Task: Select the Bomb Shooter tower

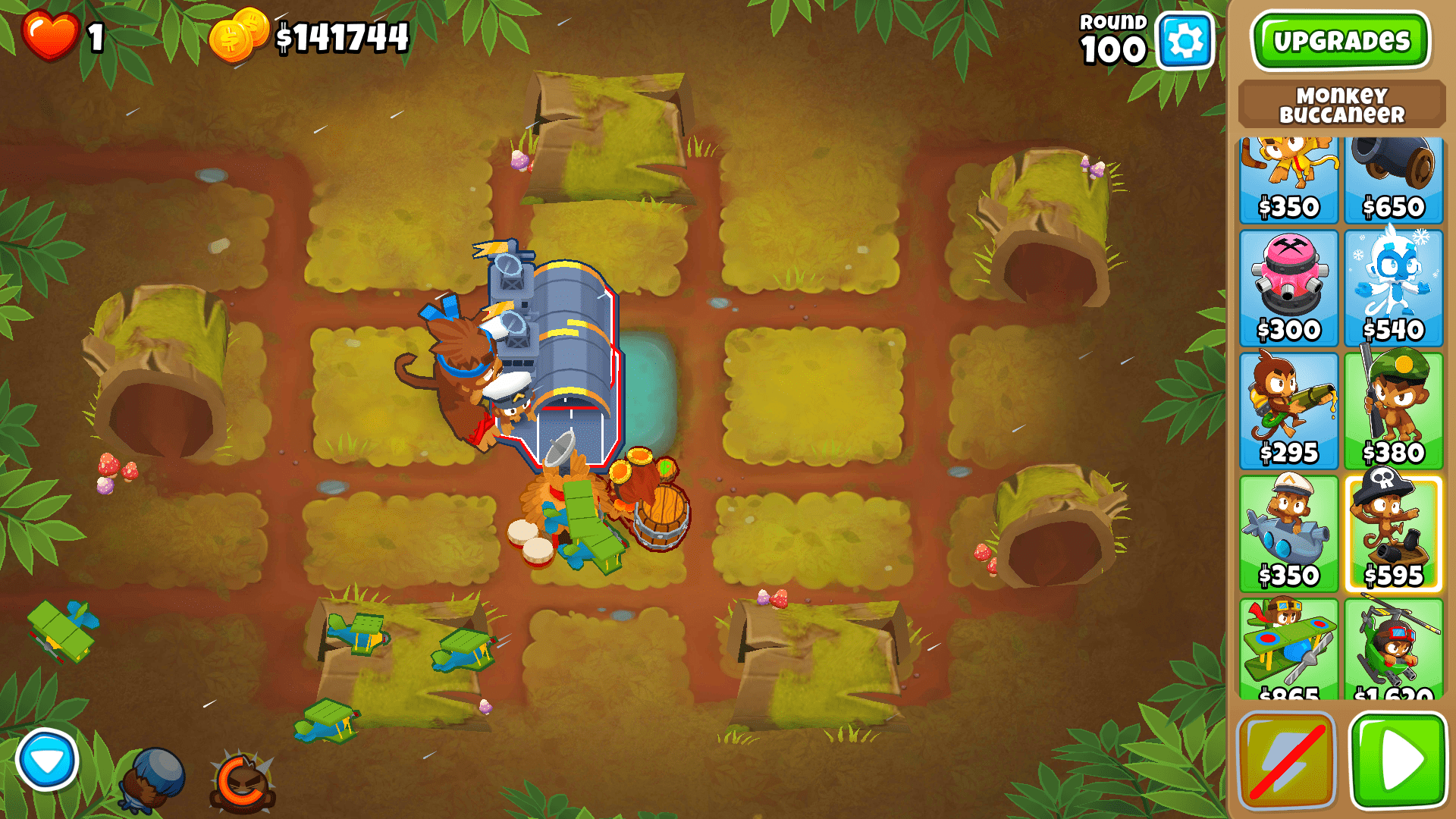Action: point(1394,174)
